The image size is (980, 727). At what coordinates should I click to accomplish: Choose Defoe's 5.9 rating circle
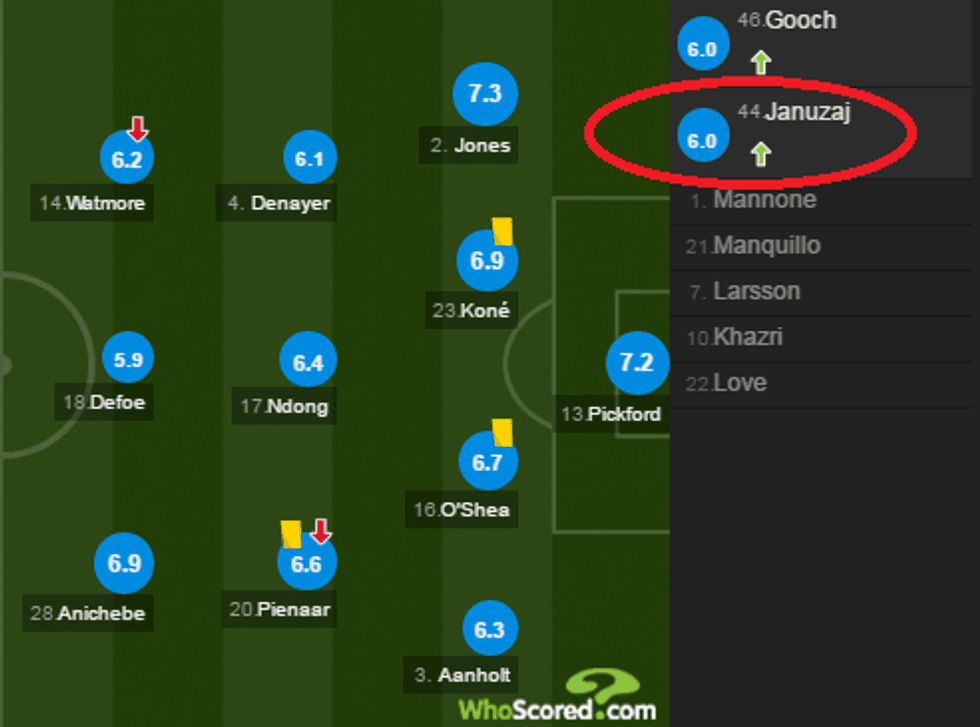(x=128, y=361)
